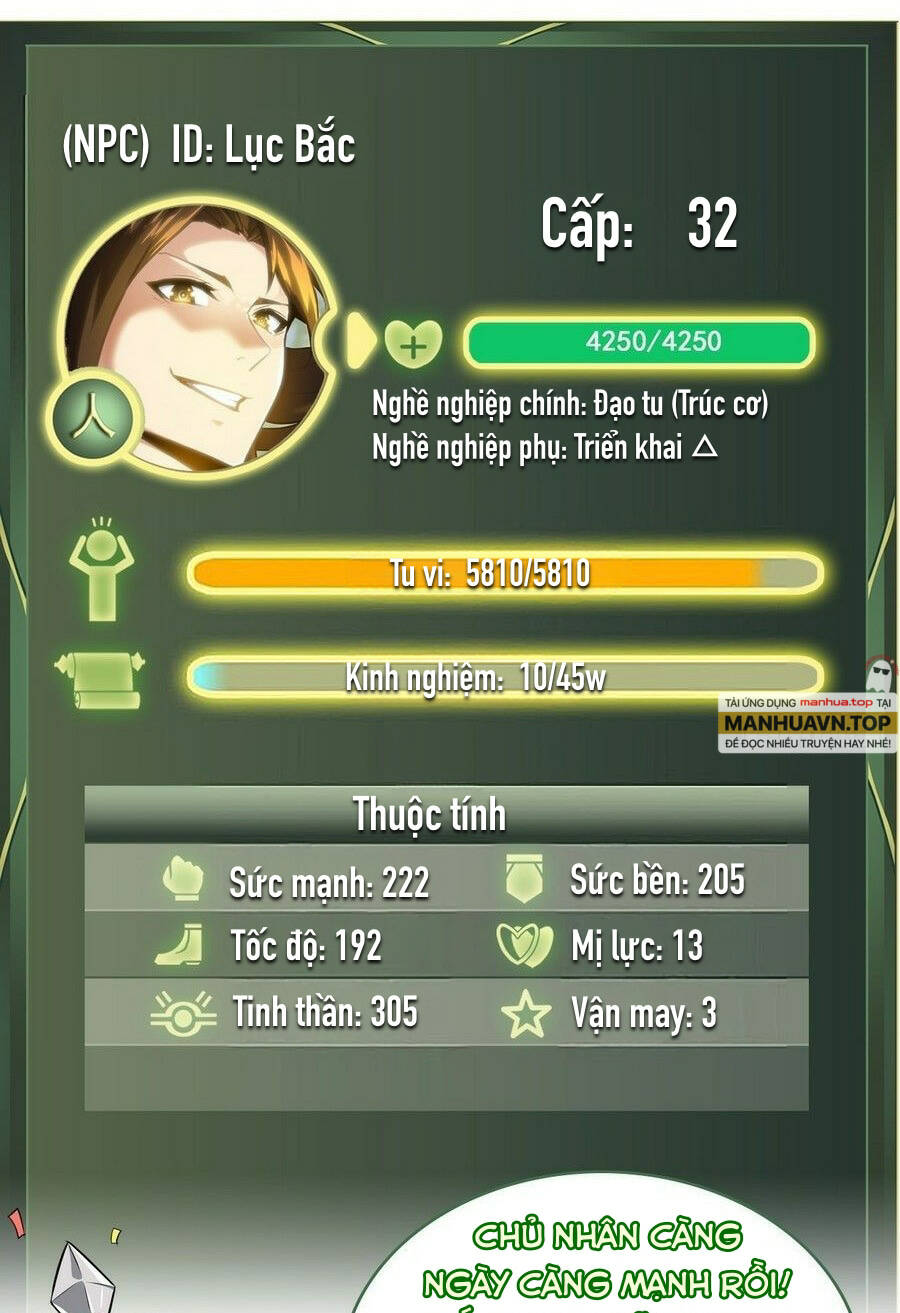
Task: Click the green heart plus health icon
Action: click(413, 345)
